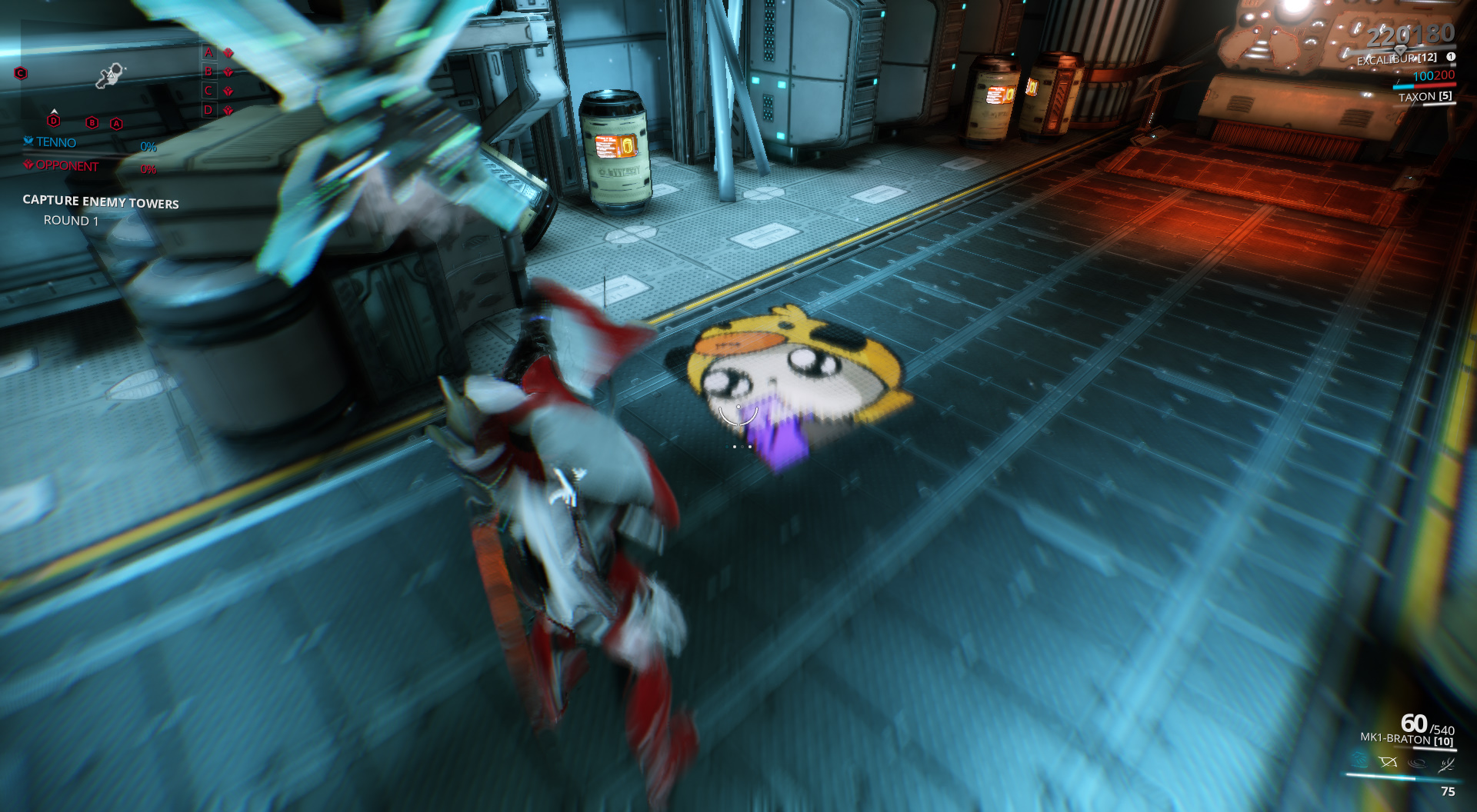Viewport: 1477px width, 812px height.
Task: Select tower marker A on the minimap
Action: 117,123
